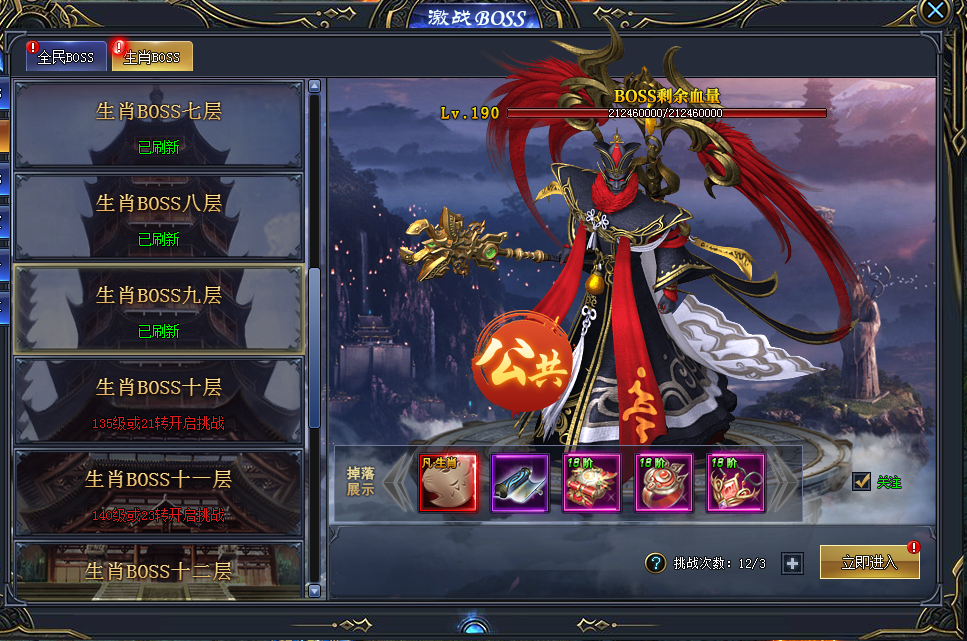Image resolution: width=967 pixels, height=641 pixels.
Task: Enter the boss fight via 立即进入
Action: click(x=869, y=562)
